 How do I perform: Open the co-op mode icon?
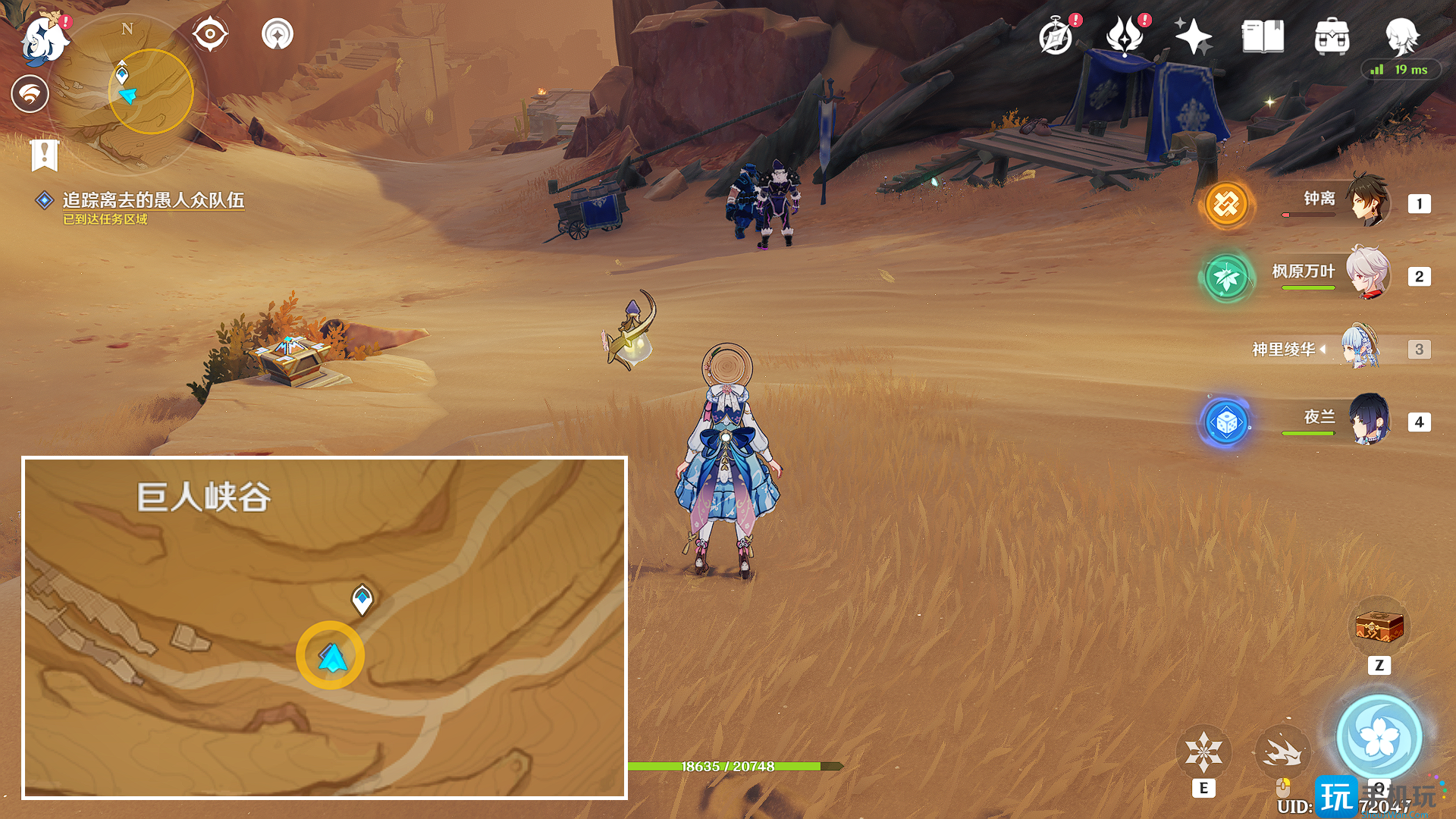point(278,34)
